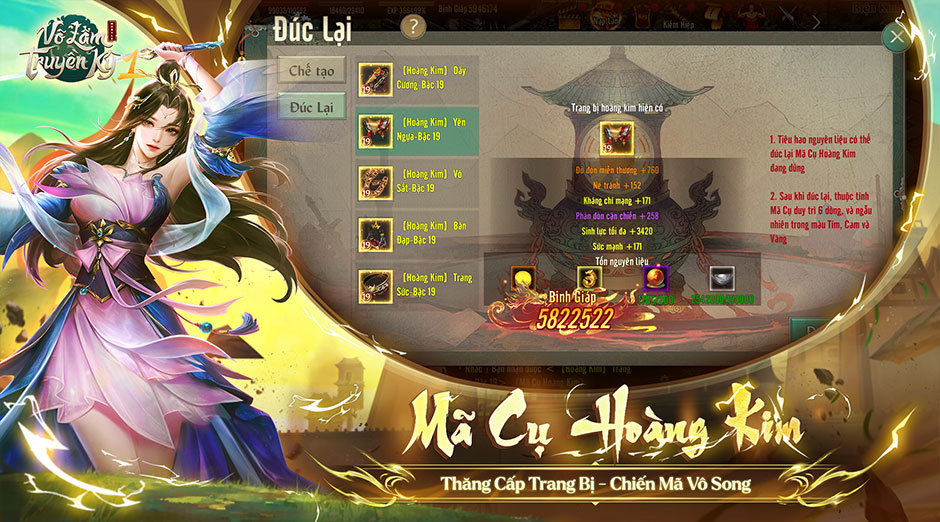This screenshot has width=940, height=522.
Task: Open the question mark help button
Action: tap(411, 28)
